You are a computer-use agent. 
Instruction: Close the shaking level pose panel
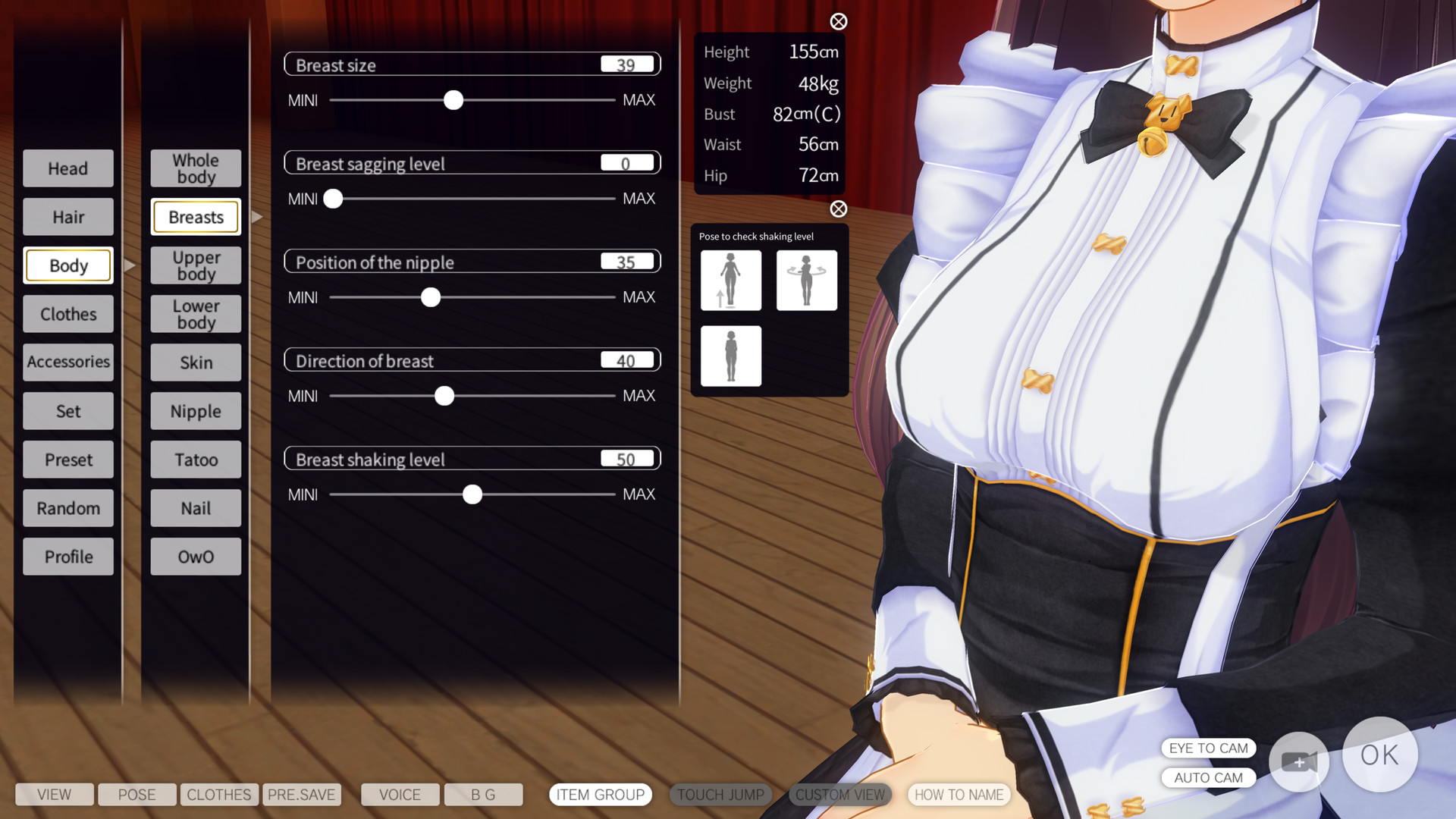(x=837, y=210)
